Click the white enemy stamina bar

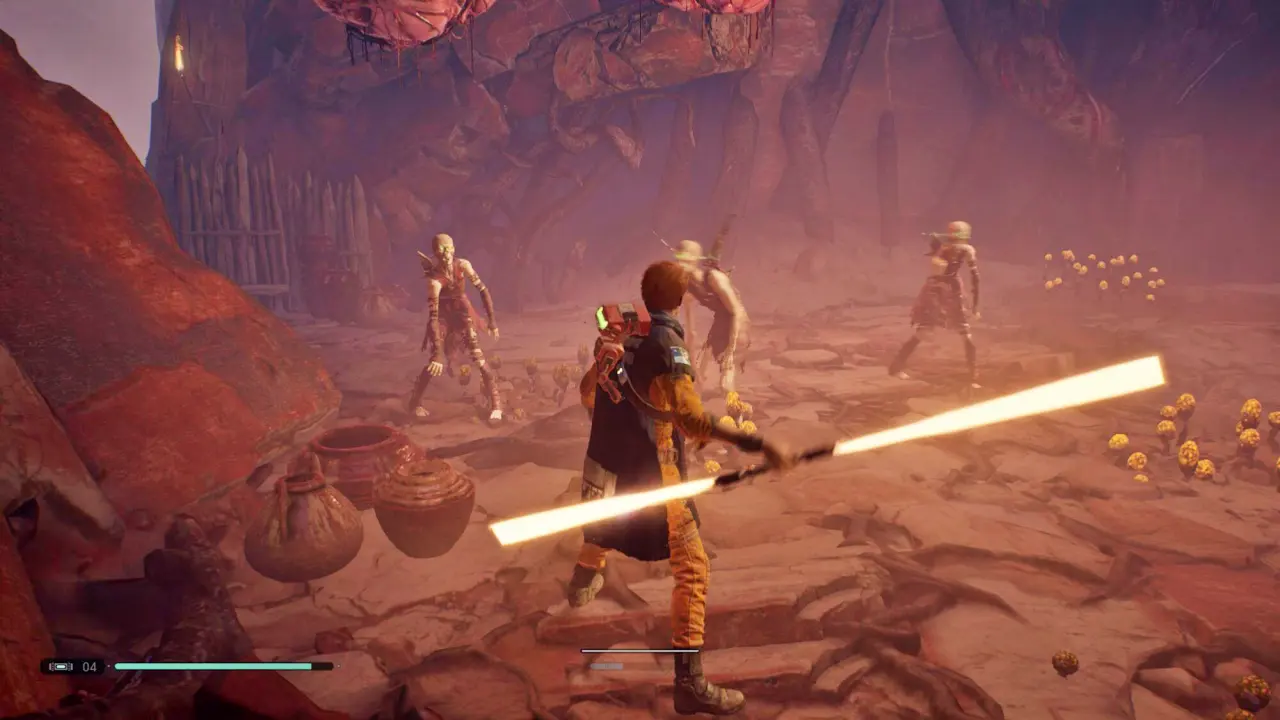(640, 651)
